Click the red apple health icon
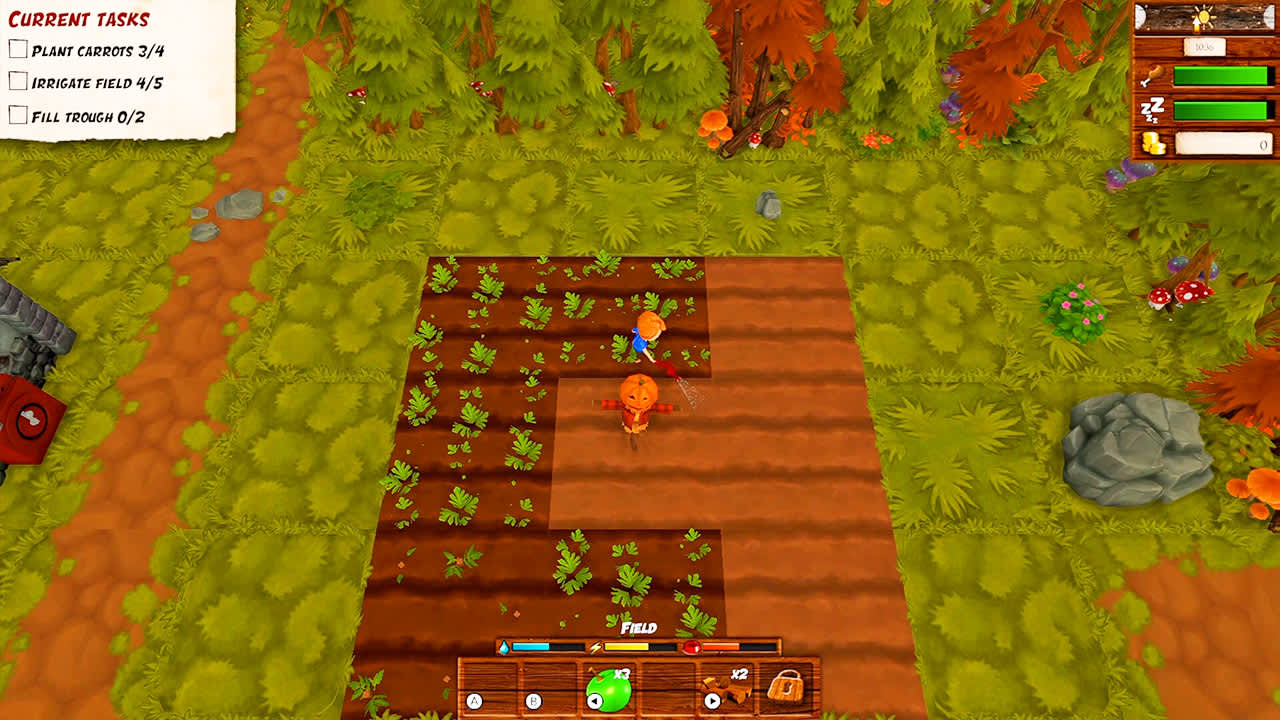This screenshot has width=1280, height=720. click(x=692, y=647)
